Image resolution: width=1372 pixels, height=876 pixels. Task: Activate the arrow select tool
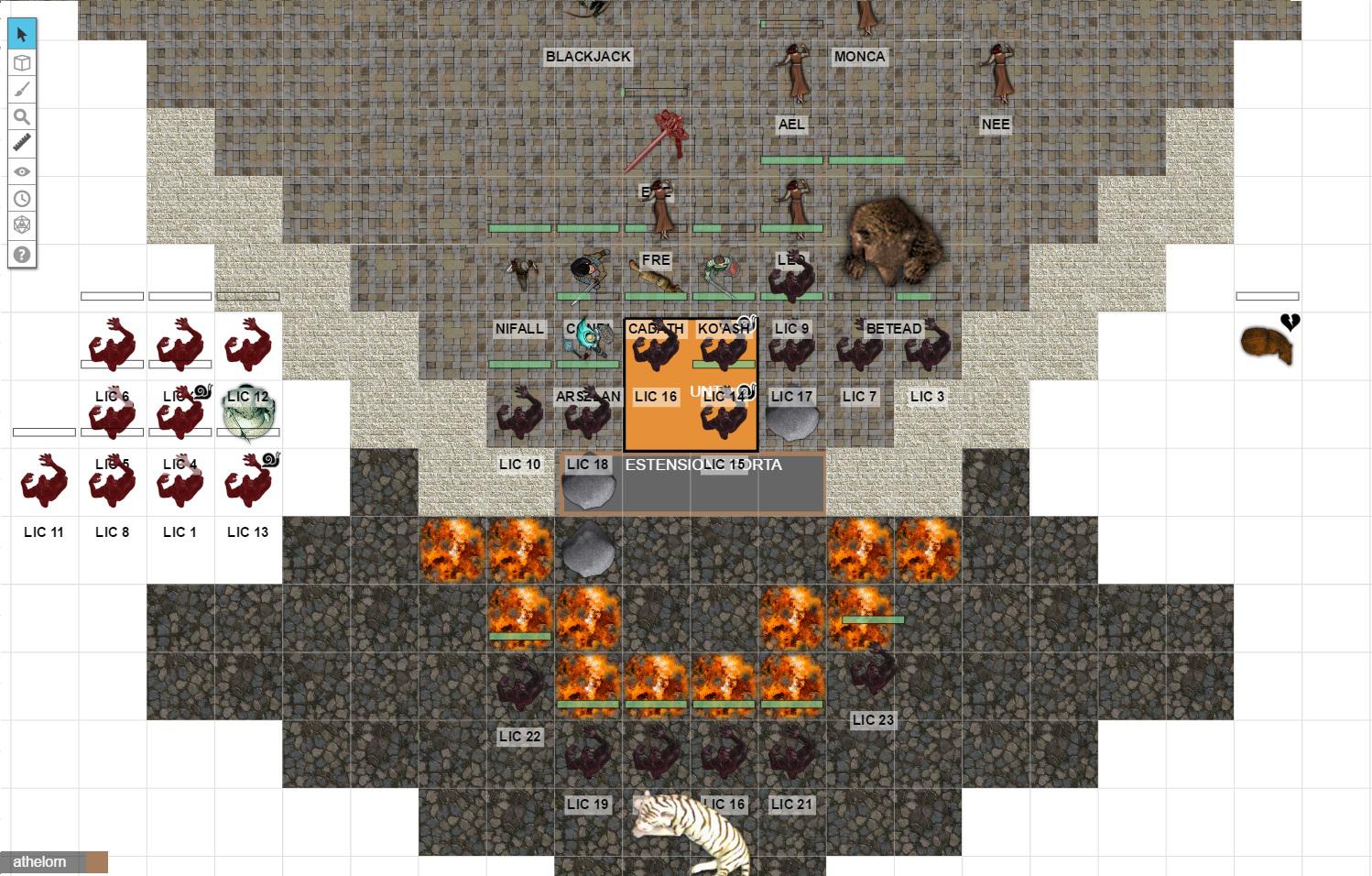(22, 35)
